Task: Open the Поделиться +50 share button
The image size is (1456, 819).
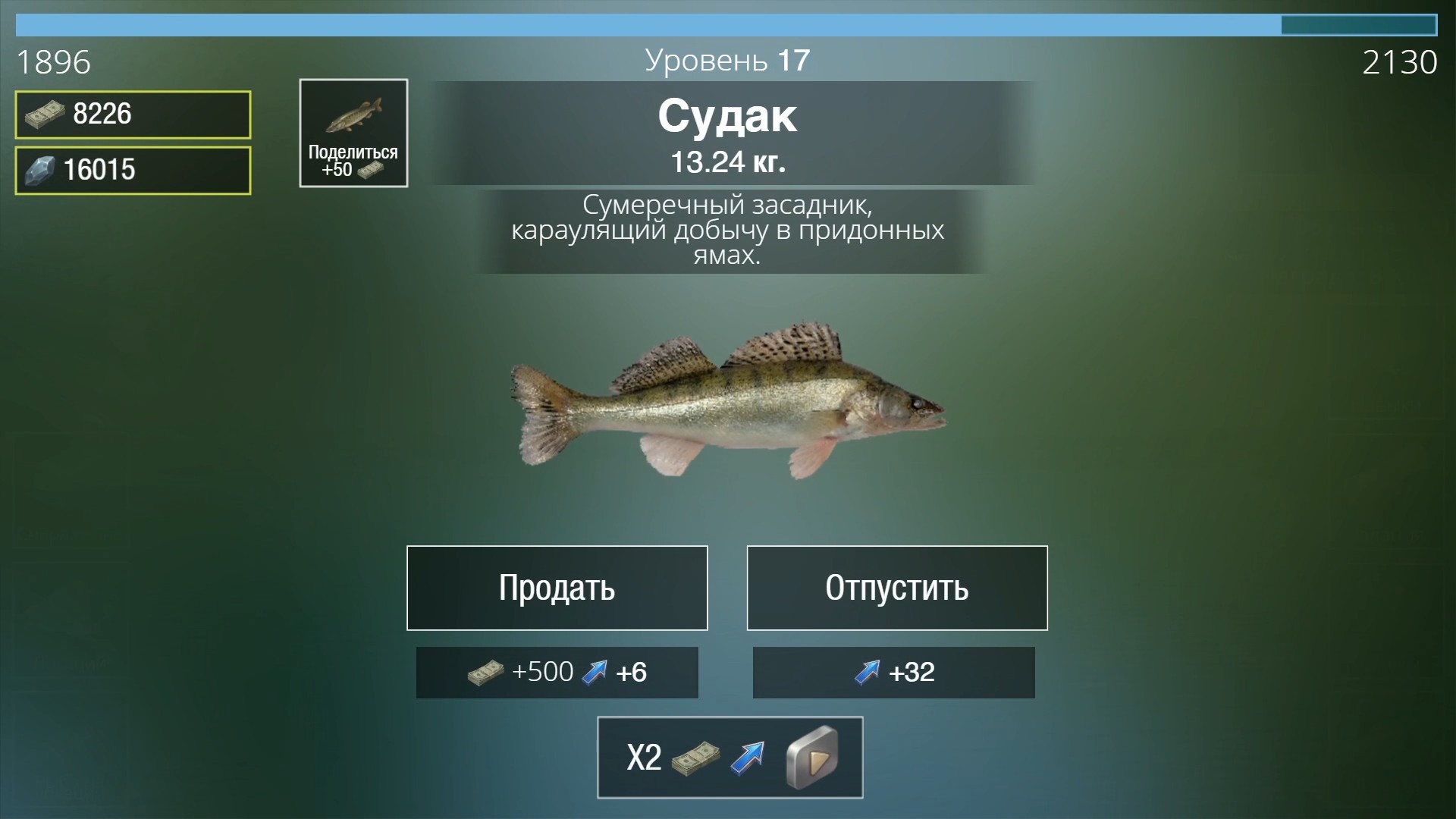Action: (x=353, y=133)
